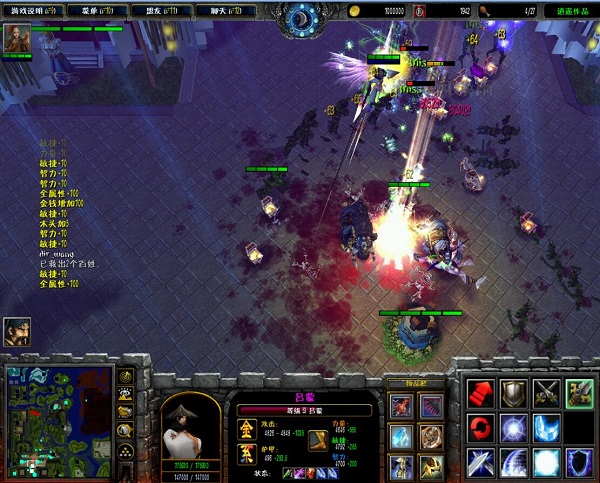Screen dimensions: 600x483
Task: Open the 聊天 chat log
Action: (x=228, y=10)
